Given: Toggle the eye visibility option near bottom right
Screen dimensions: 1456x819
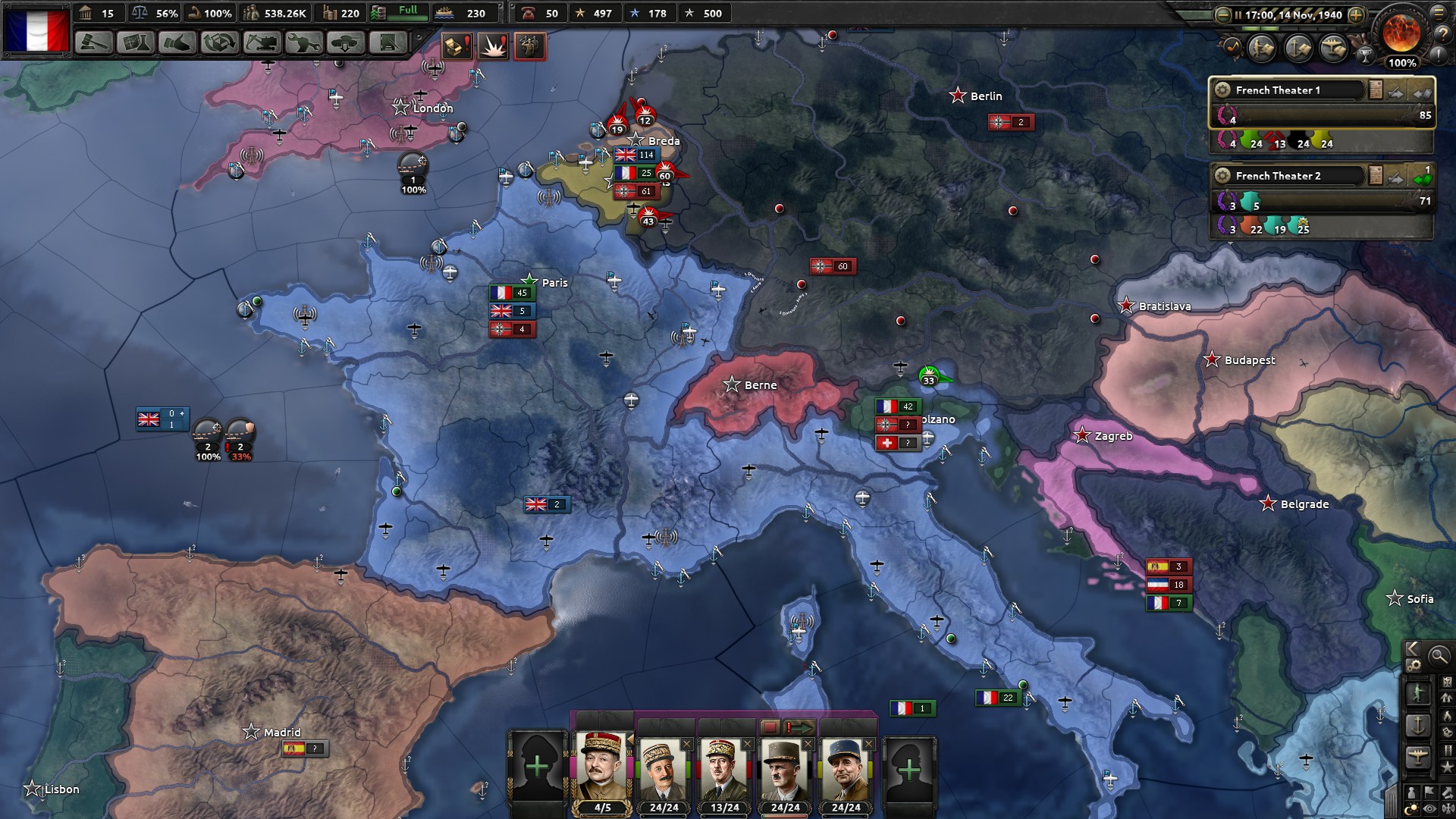Looking at the screenshot, I should click(1429, 808).
